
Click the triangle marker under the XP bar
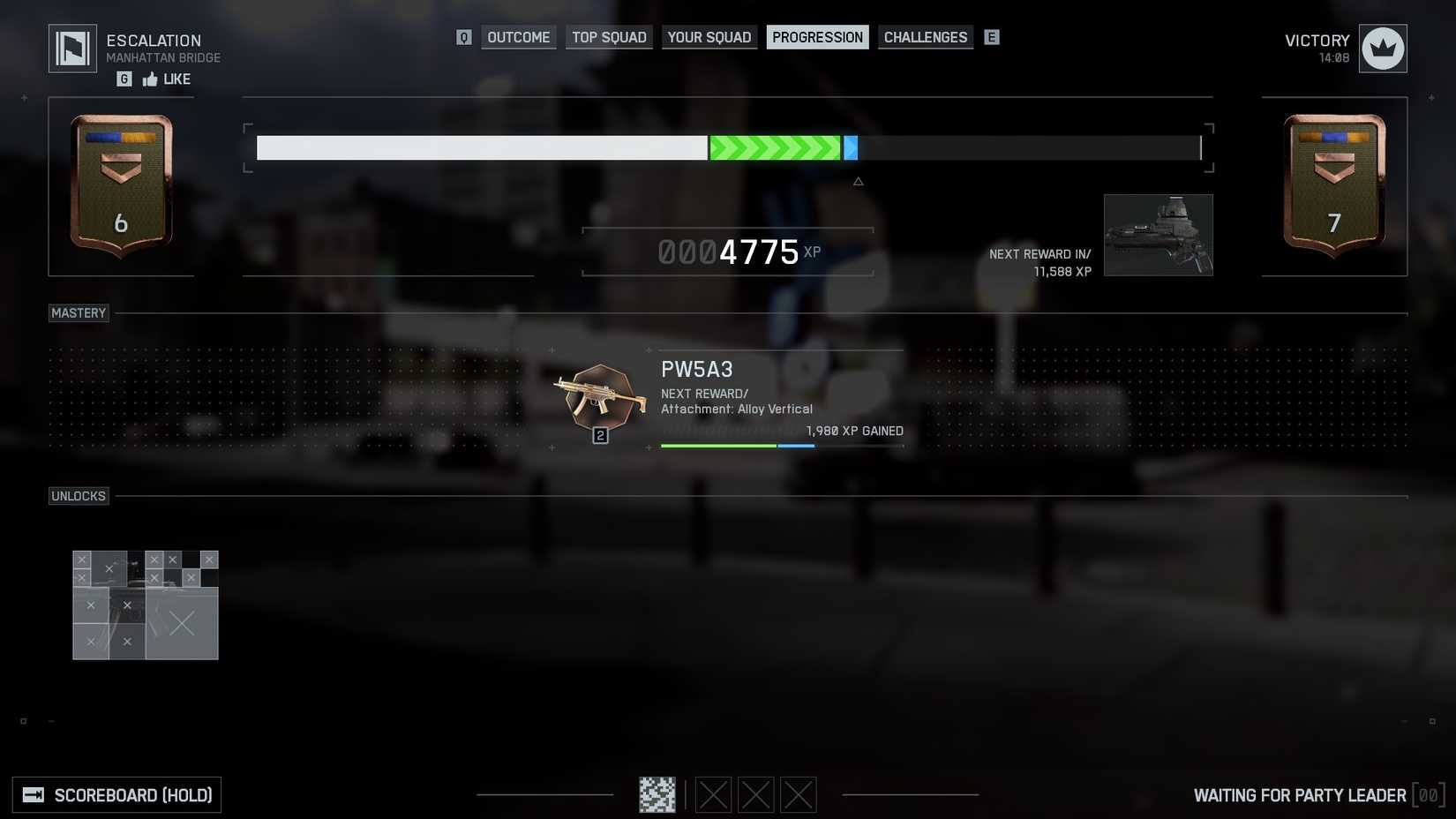(858, 181)
